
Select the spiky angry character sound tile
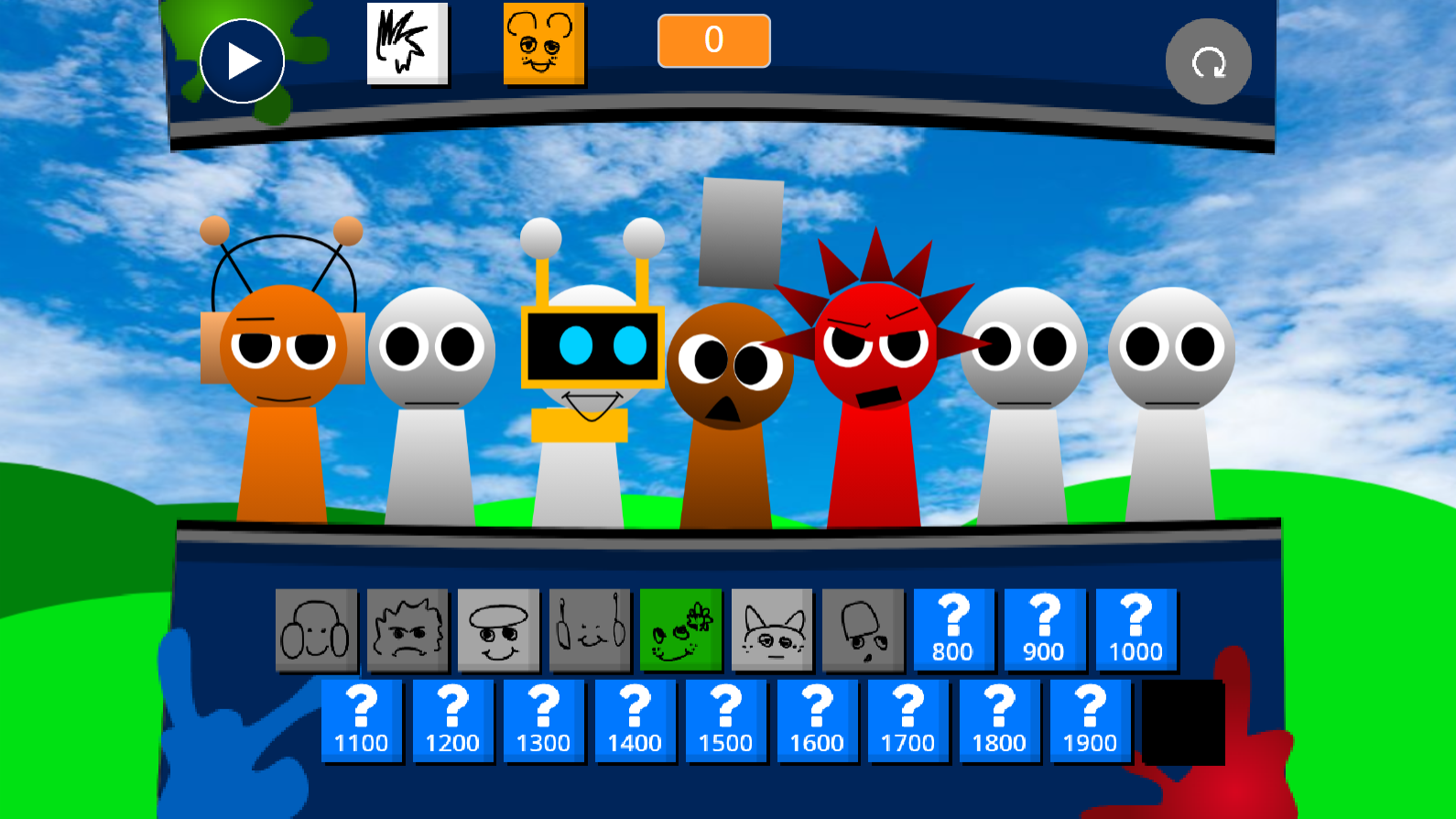coord(407,628)
